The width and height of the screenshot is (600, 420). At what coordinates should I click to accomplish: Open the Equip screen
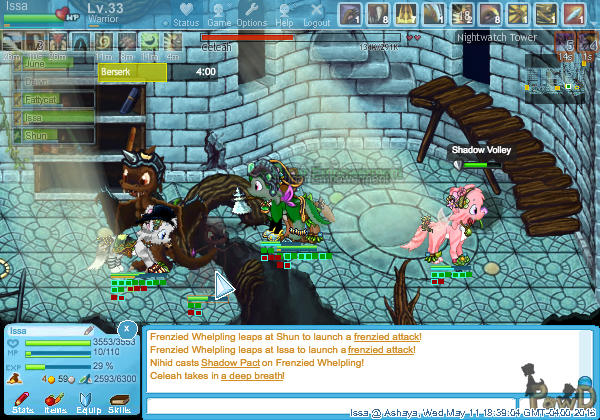click(87, 402)
